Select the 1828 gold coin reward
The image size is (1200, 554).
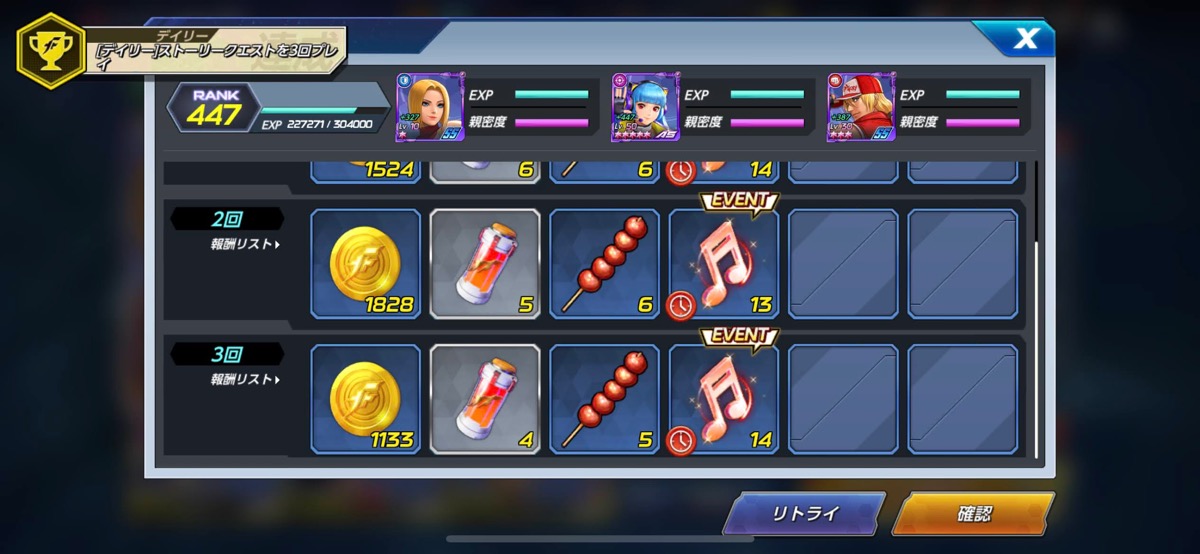click(365, 264)
